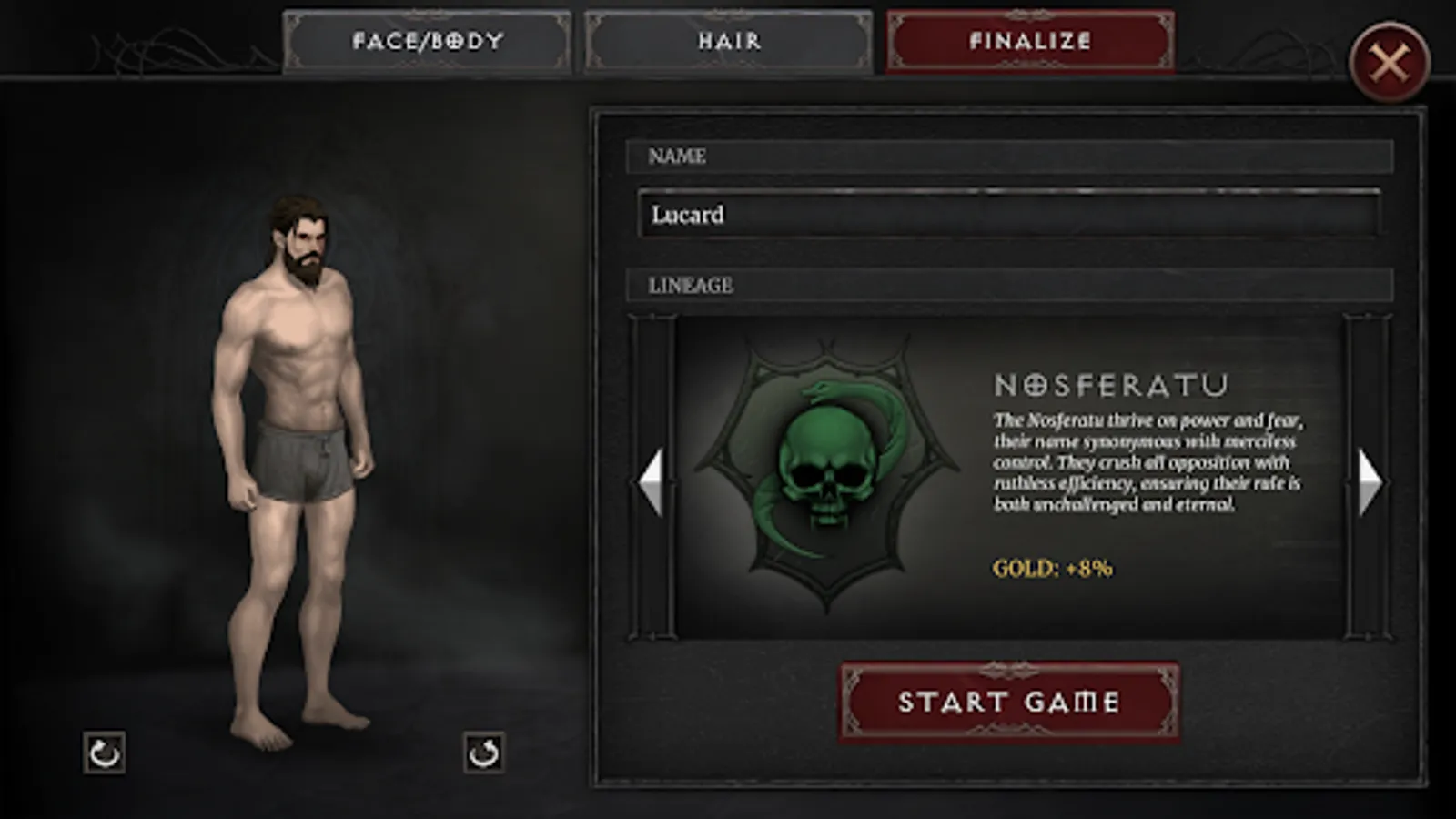Click the X button in the red circle

pyautogui.click(x=1391, y=58)
